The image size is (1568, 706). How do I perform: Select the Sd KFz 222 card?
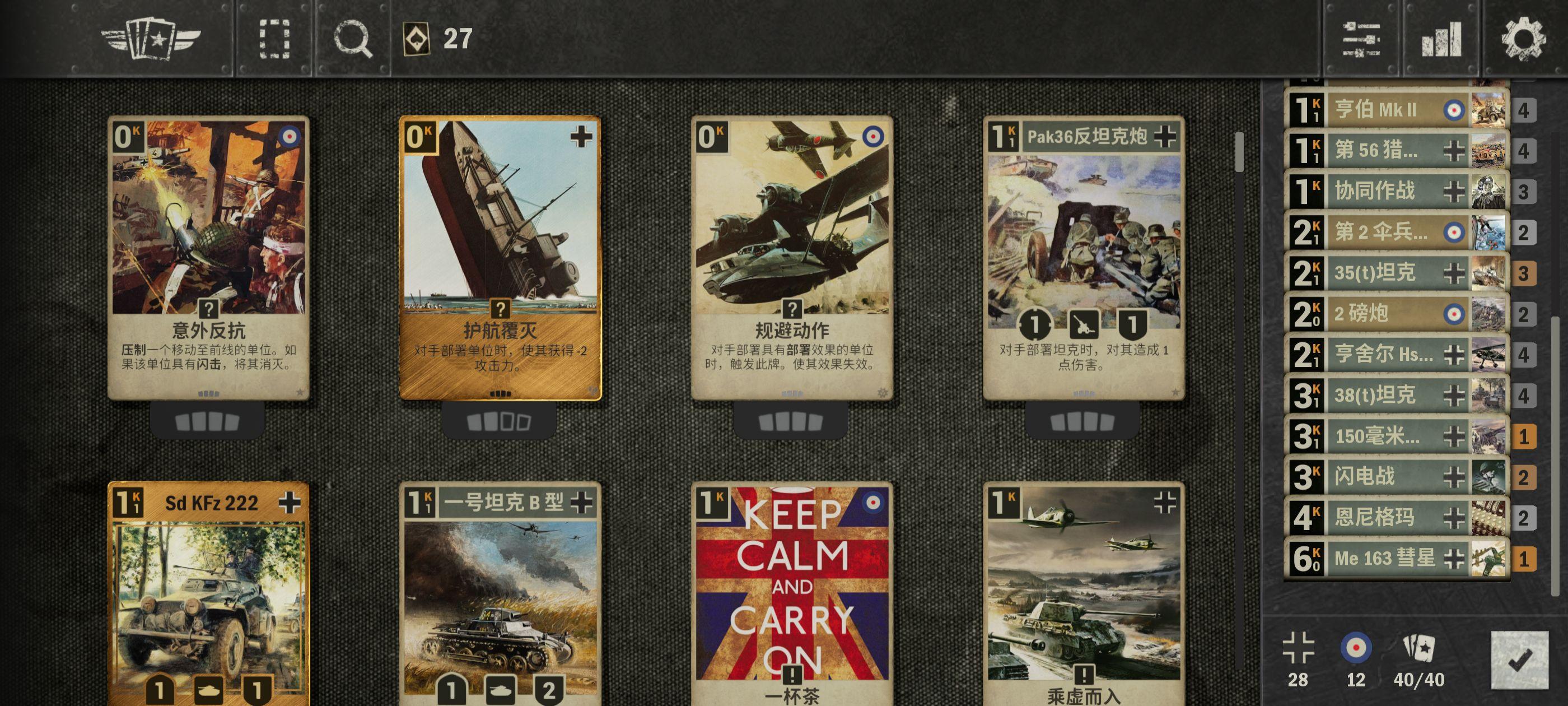tap(209, 594)
